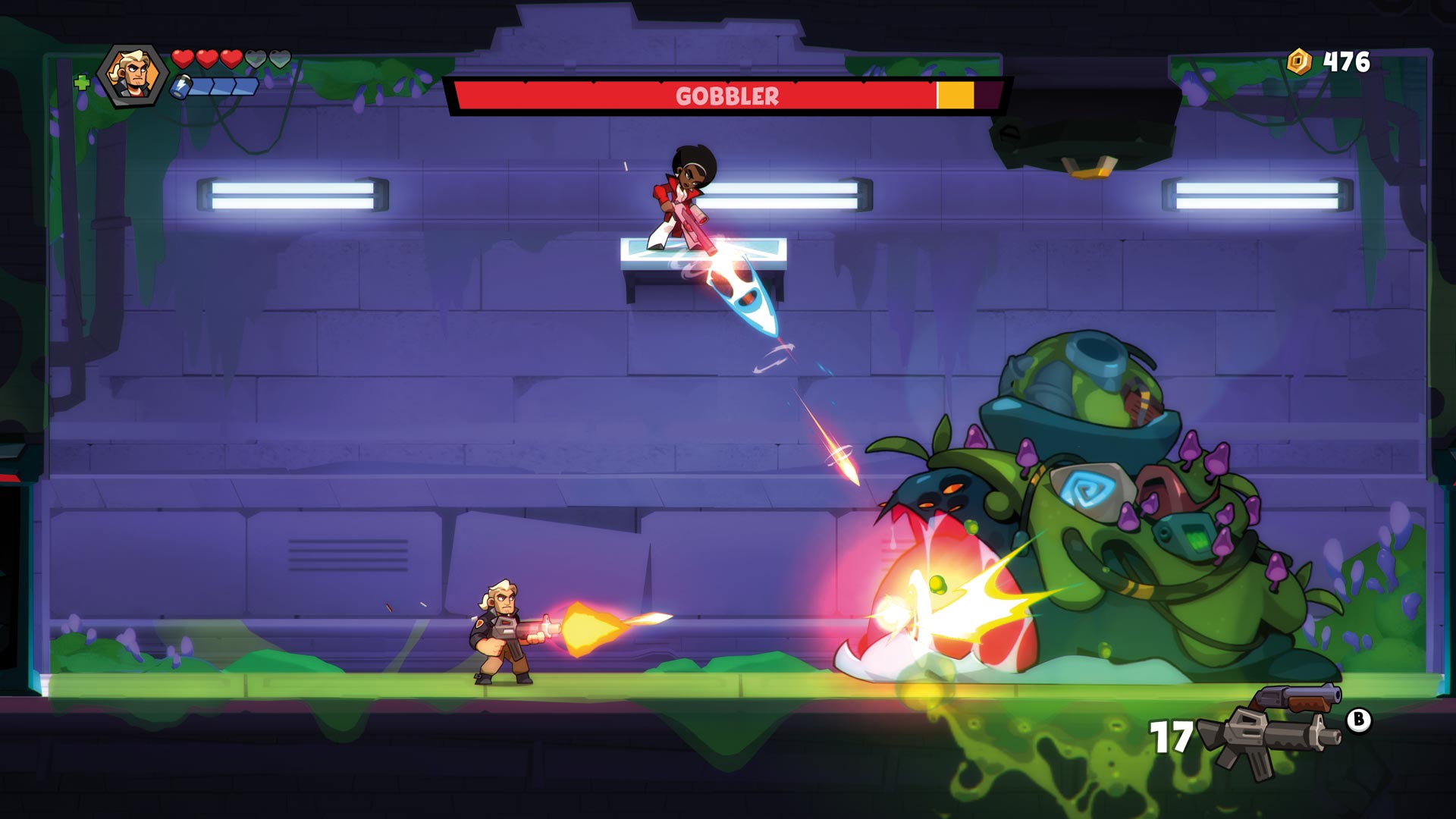Click the gold coin currency icon
The width and height of the screenshot is (1456, 819).
(x=1300, y=61)
